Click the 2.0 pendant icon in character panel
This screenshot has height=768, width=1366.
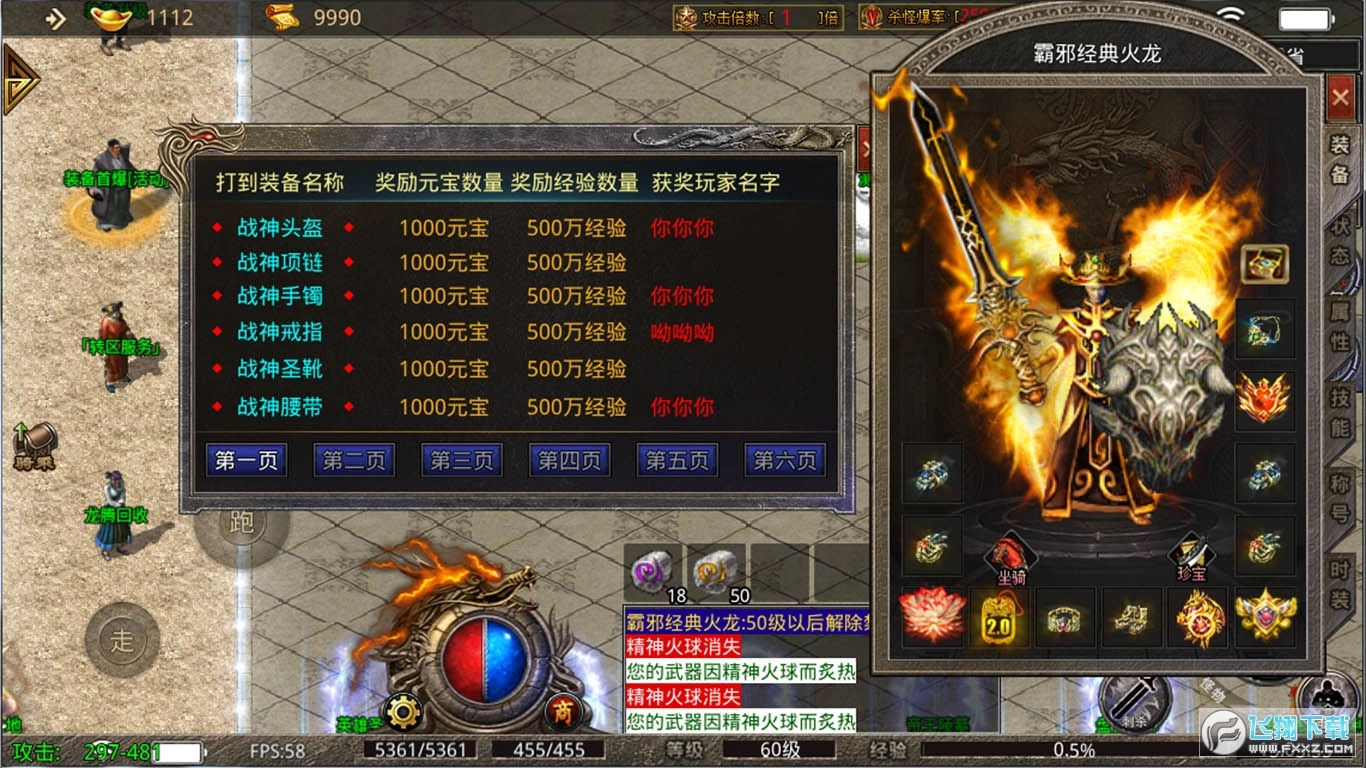[x=999, y=618]
